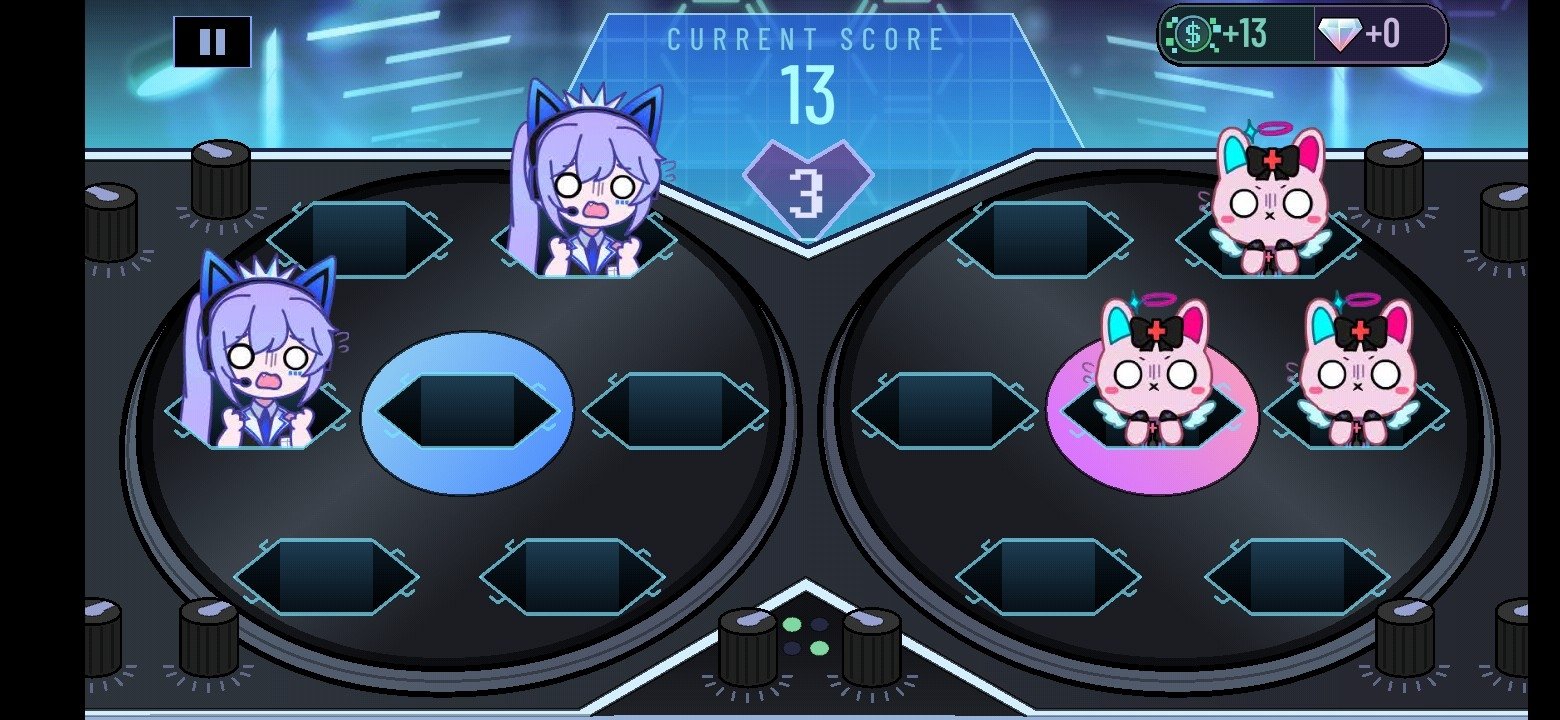Toggle the lower-right green LED indicator
Image resolution: width=1560 pixels, height=720 pixels.
point(820,648)
